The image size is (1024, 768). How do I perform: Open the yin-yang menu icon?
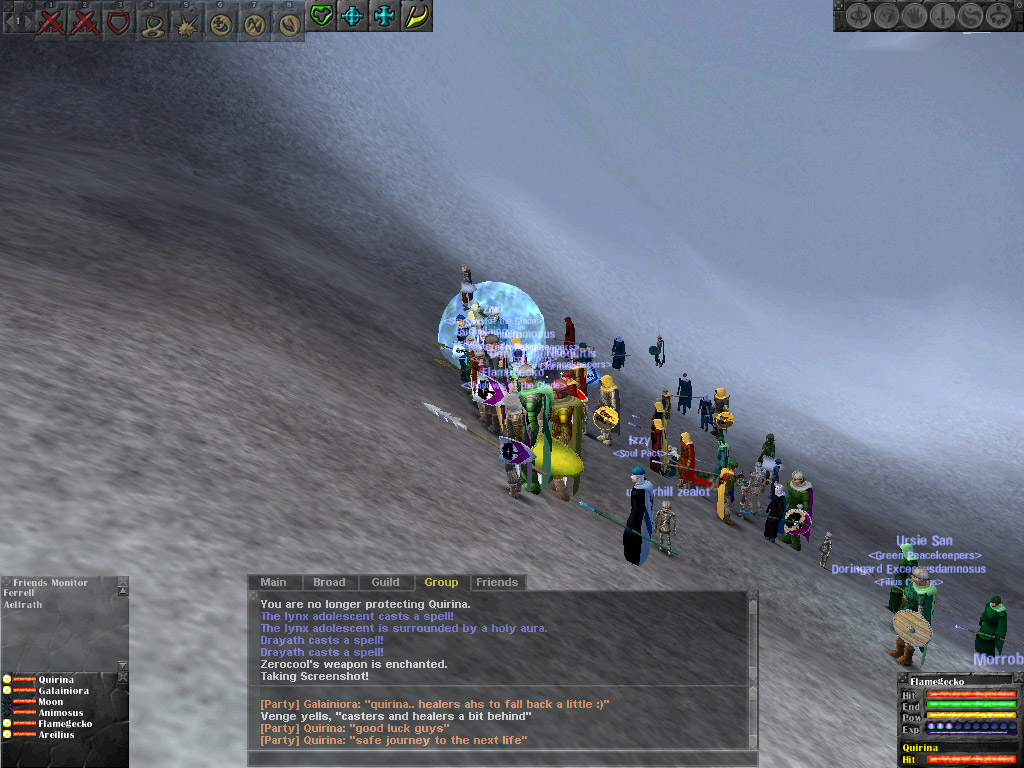(x=969, y=16)
